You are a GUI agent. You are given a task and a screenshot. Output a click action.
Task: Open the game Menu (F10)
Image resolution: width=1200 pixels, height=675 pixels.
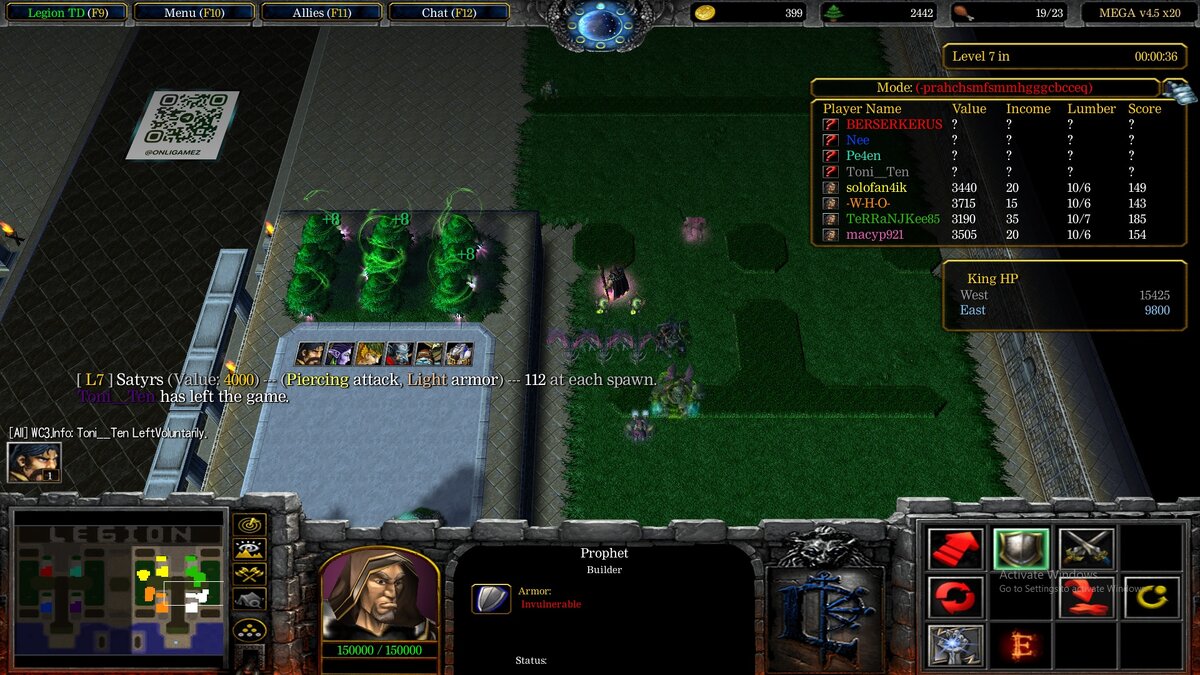(194, 13)
